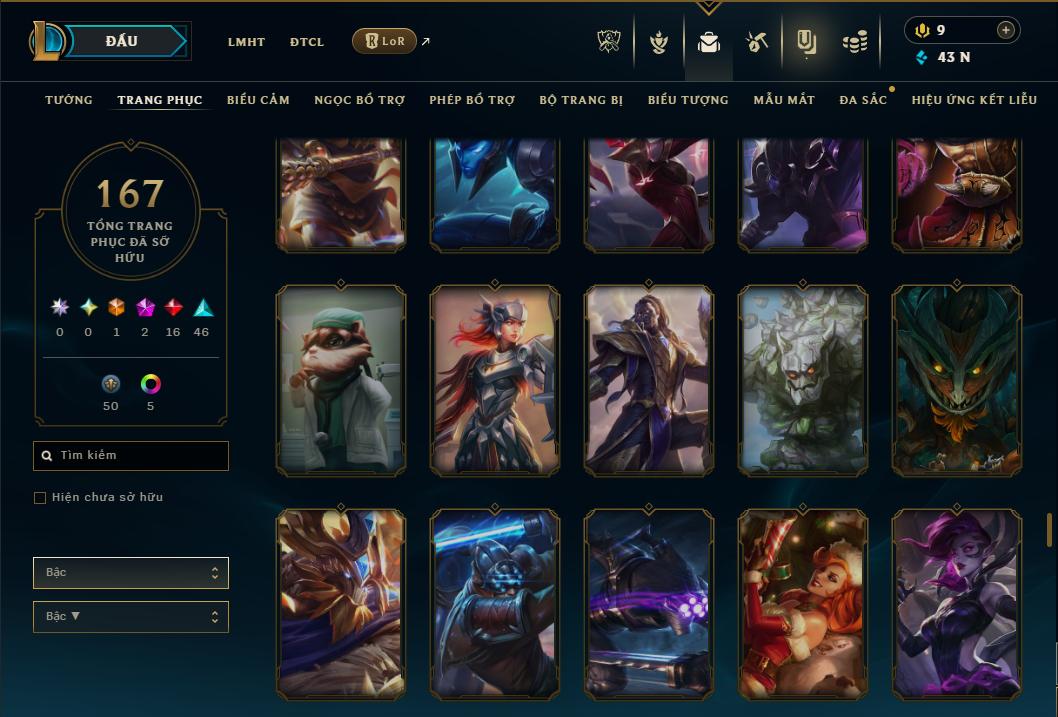Open the BỘ TRANG BỊ item sets tab
The height and width of the screenshot is (717, 1058).
point(581,100)
